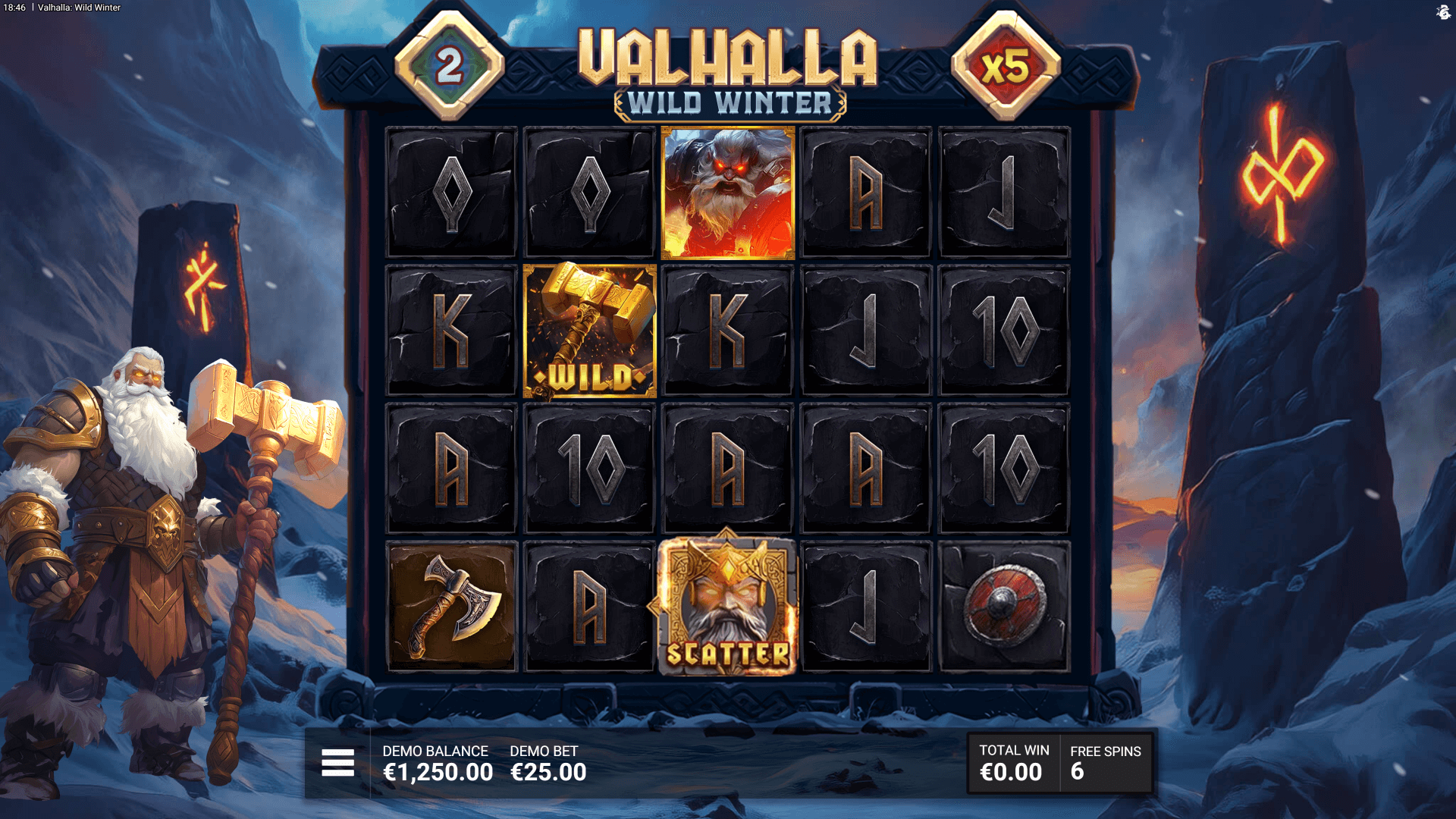Open the Demo Bet amount selector
Image resolution: width=1456 pixels, height=819 pixels.
(x=548, y=764)
